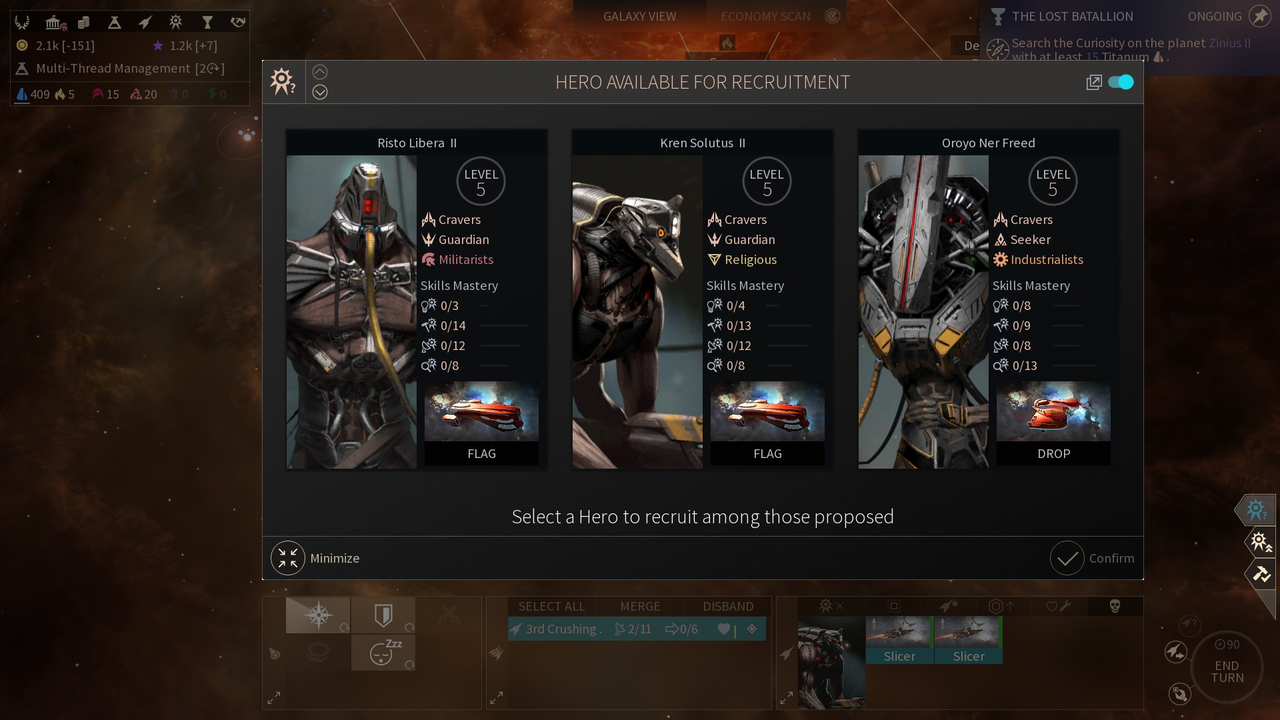Activate the fleet sleep Zzz action
This screenshot has height=720, width=1280.
[383, 652]
